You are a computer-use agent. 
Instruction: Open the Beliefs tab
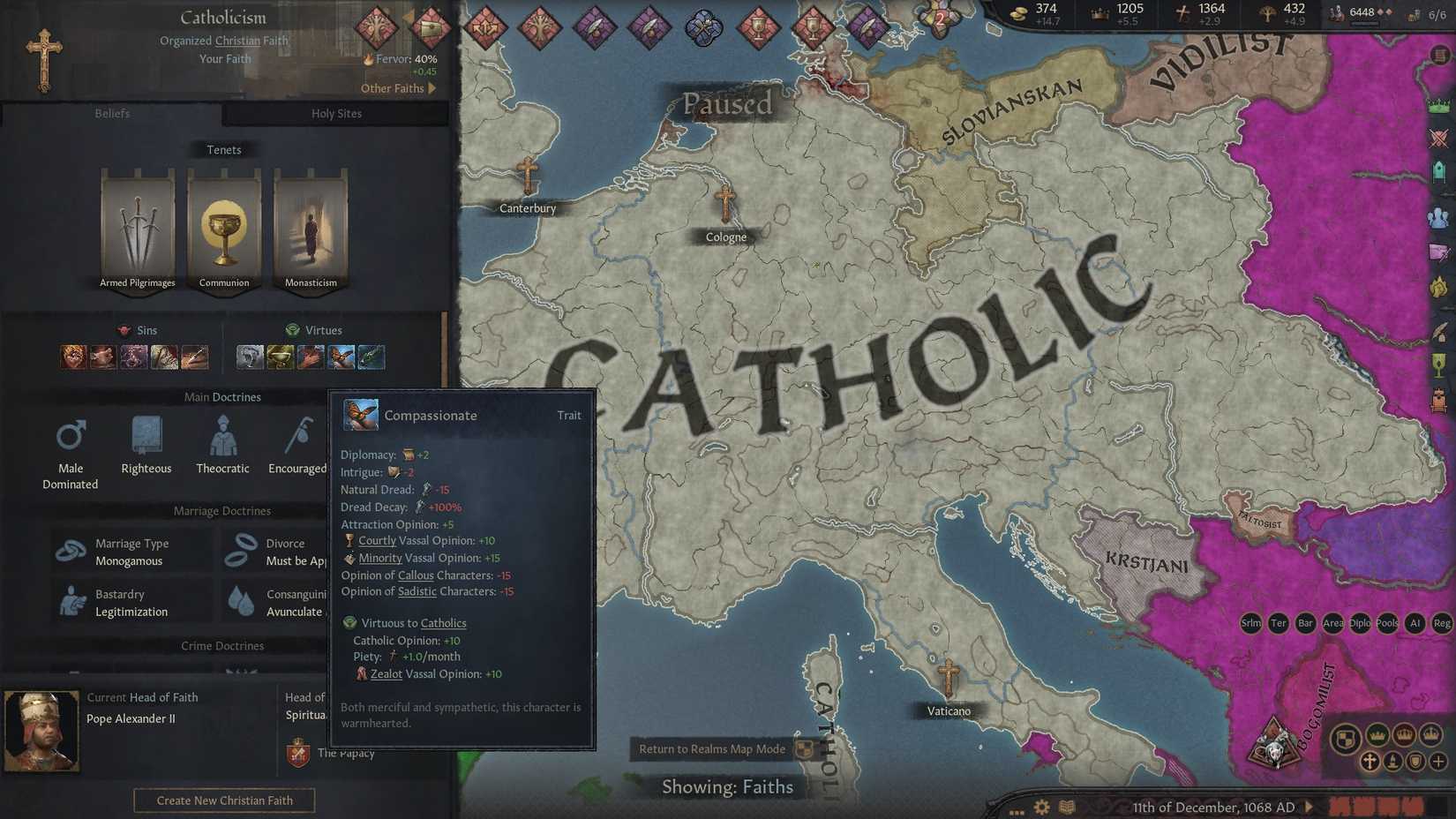tap(112, 114)
